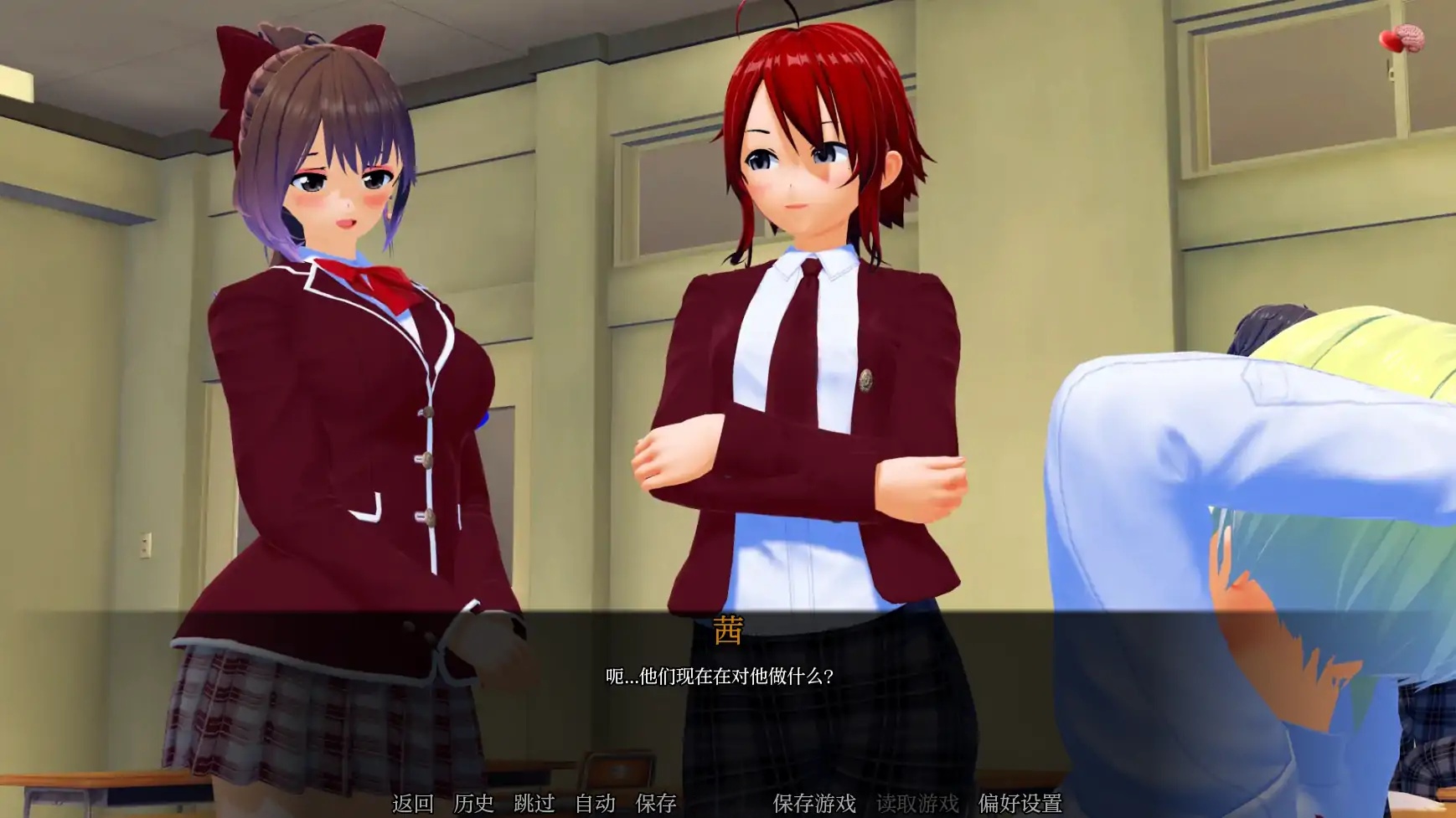Click the pink brain collectible icon
Screen dimensions: 1456x818
[x=1411, y=37]
